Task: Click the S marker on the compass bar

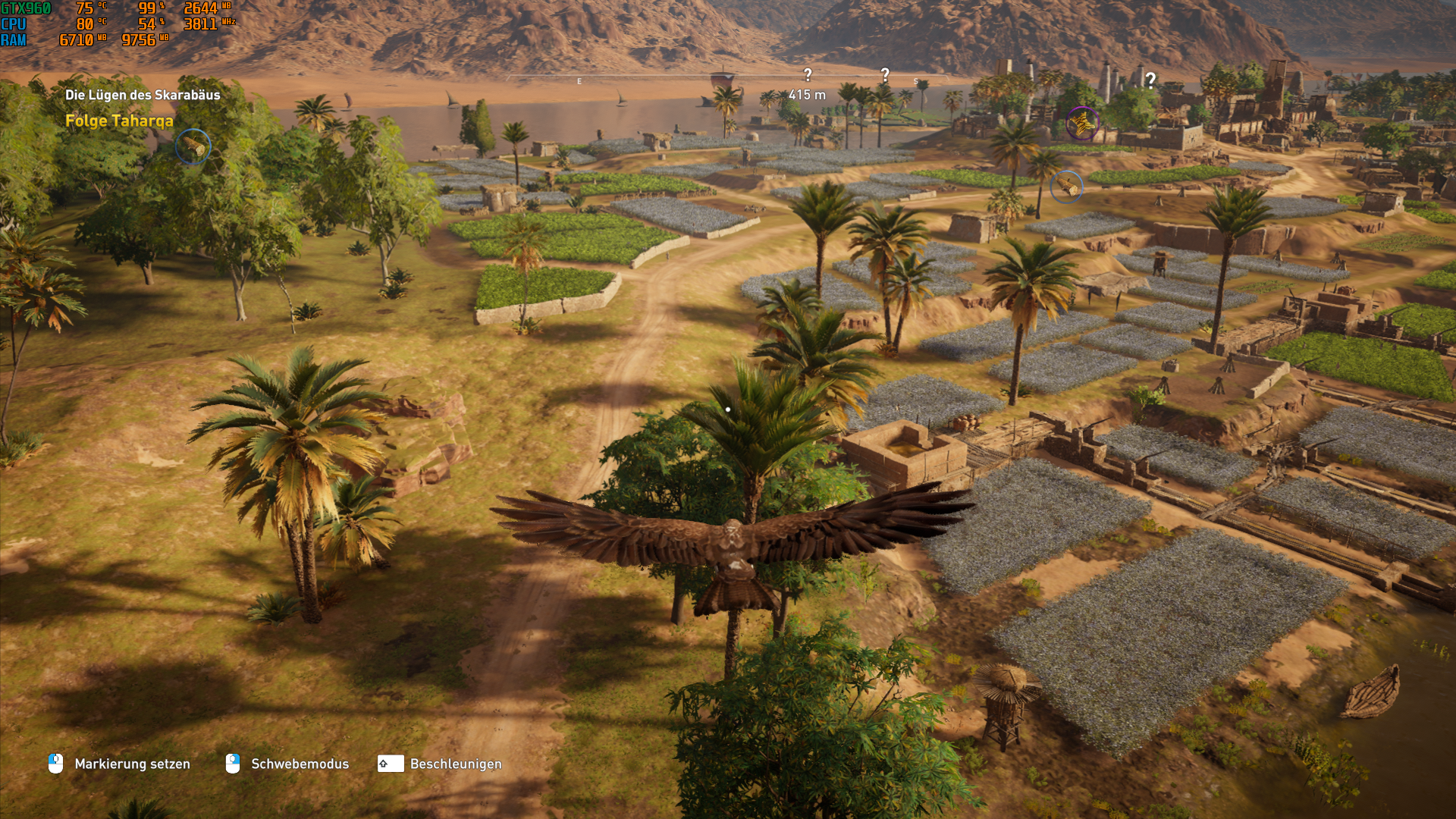Action: pyautogui.click(x=914, y=80)
